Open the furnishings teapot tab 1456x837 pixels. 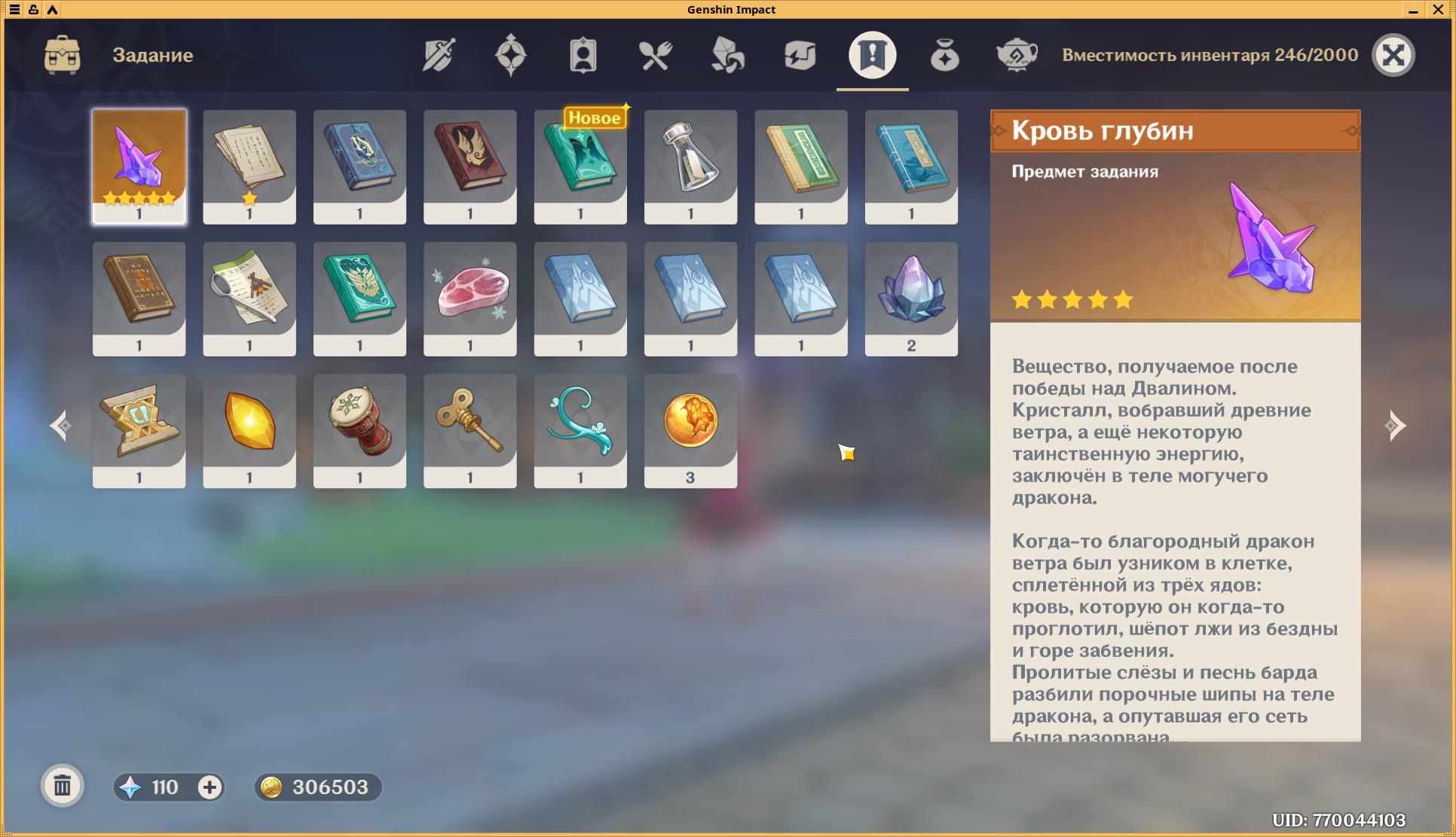click(1017, 55)
